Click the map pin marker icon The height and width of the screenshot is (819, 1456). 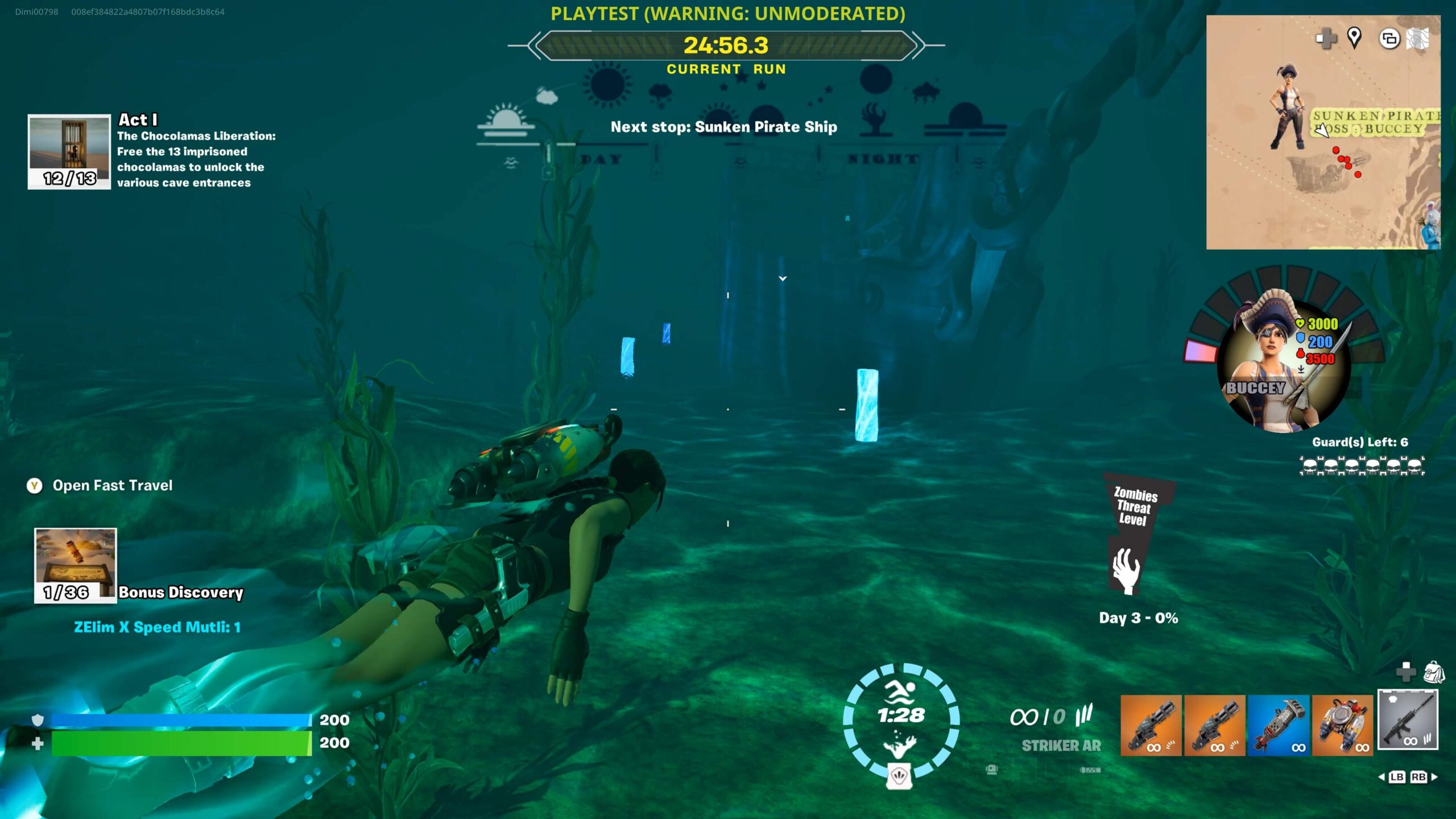coord(1354,38)
